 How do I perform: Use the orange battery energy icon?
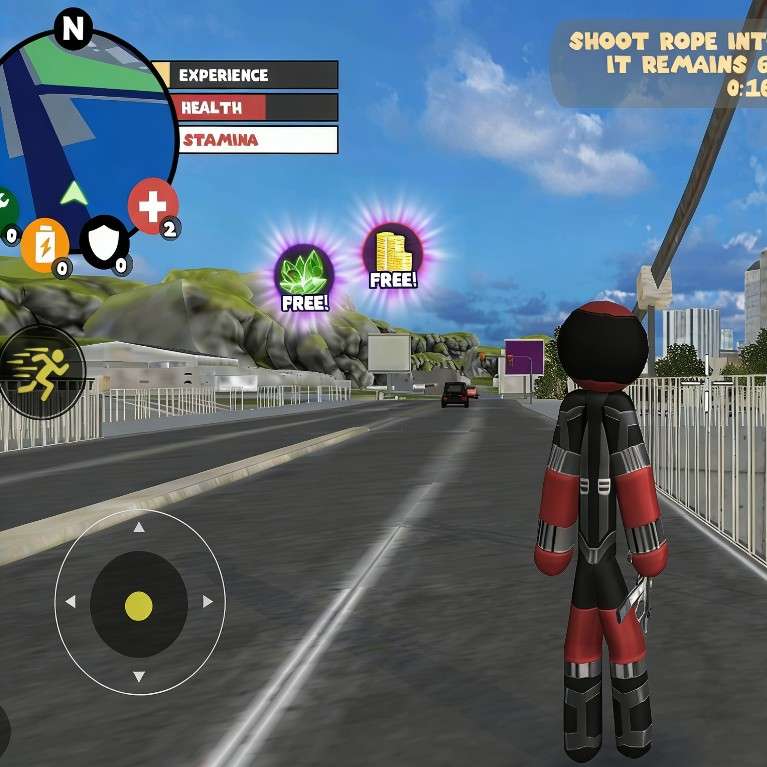tap(44, 243)
